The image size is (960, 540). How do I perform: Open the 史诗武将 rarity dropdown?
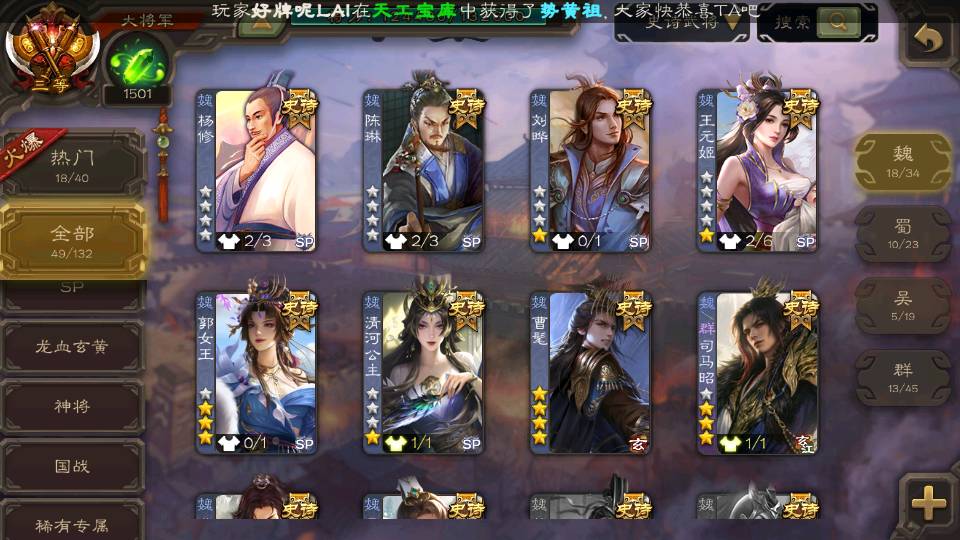pos(681,23)
